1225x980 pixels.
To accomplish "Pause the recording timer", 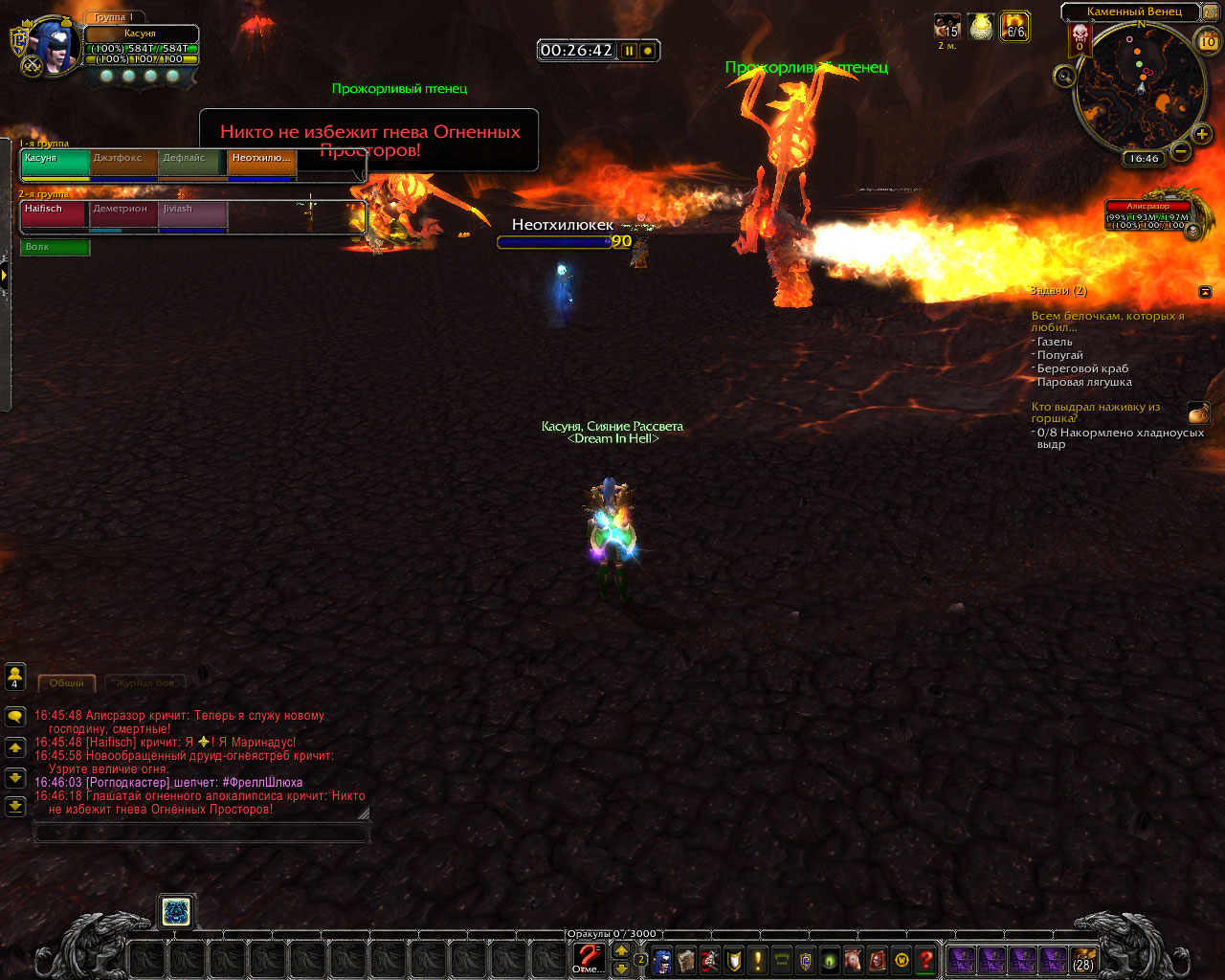I will [x=629, y=51].
